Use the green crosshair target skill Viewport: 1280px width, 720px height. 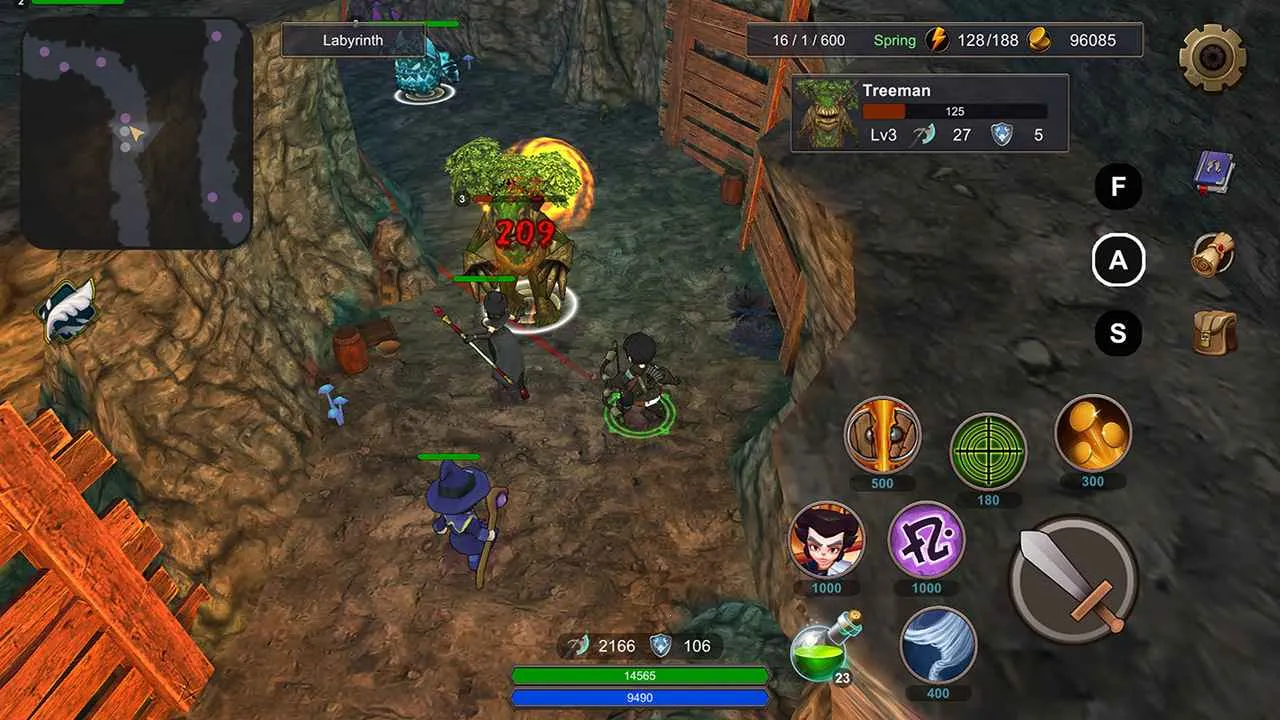[987, 451]
